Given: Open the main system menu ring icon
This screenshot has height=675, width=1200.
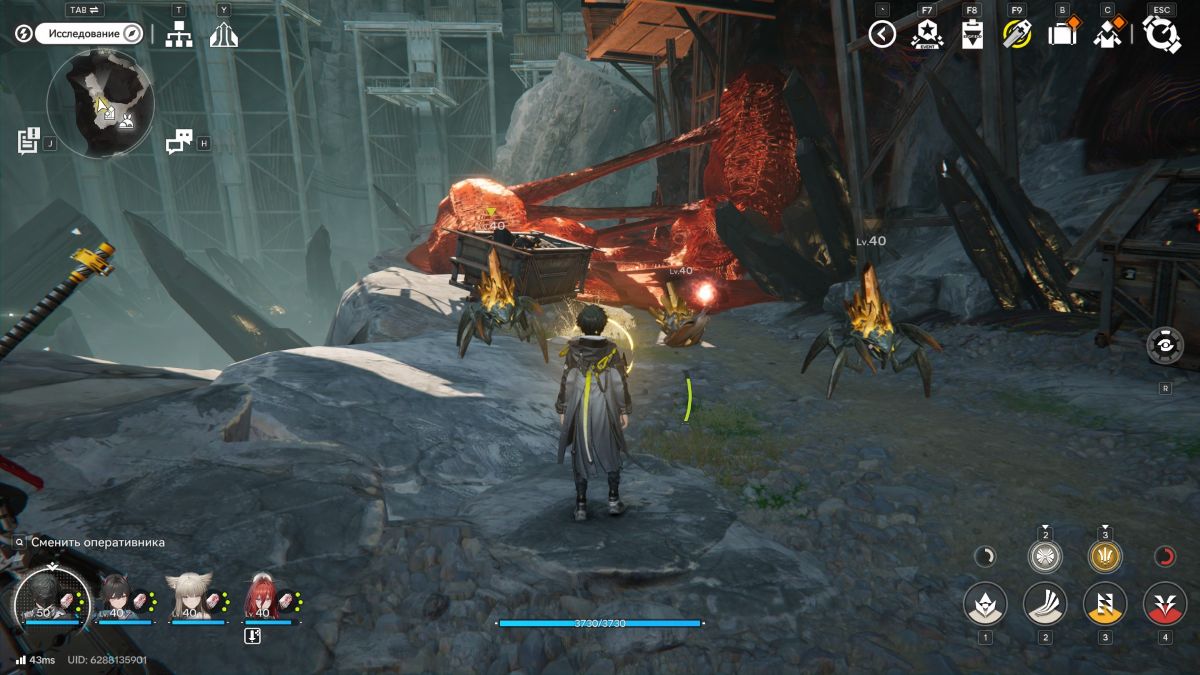Looking at the screenshot, I should [x=1162, y=35].
